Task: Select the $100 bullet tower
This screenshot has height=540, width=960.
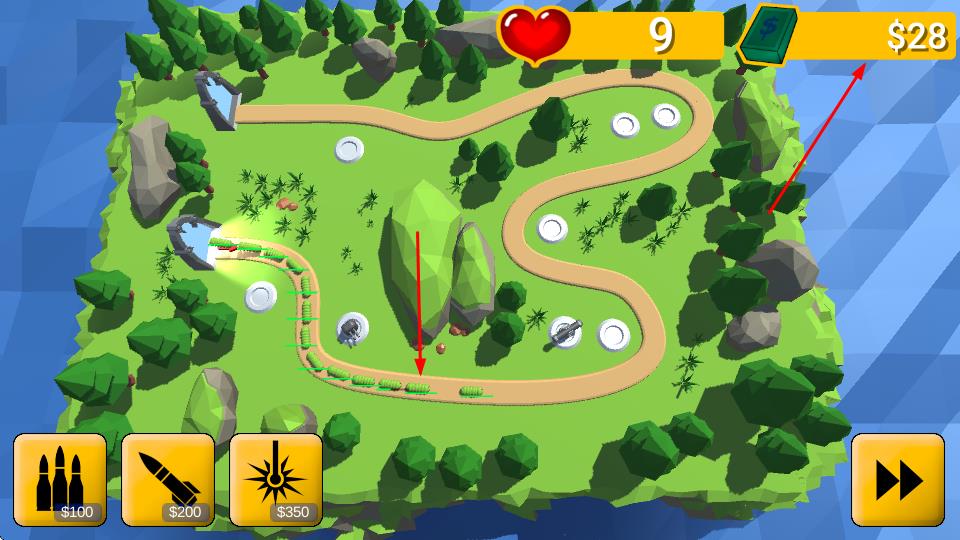Action: point(60,479)
